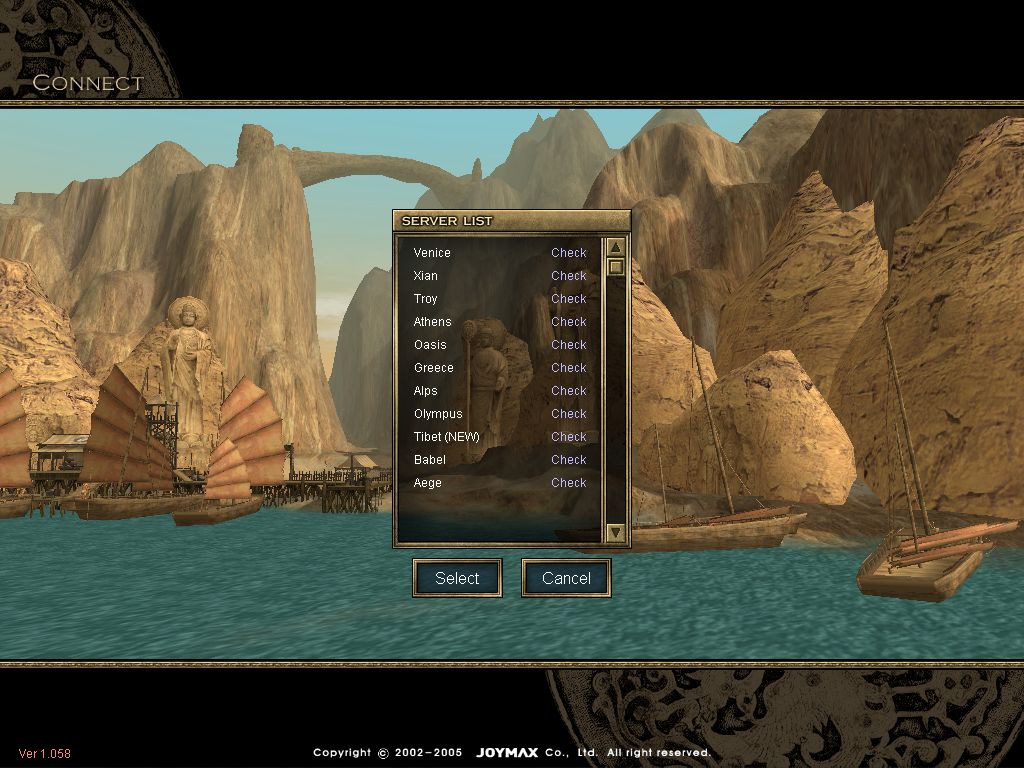
Task: Select the Tibet (NEW) server
Action: tap(447, 437)
